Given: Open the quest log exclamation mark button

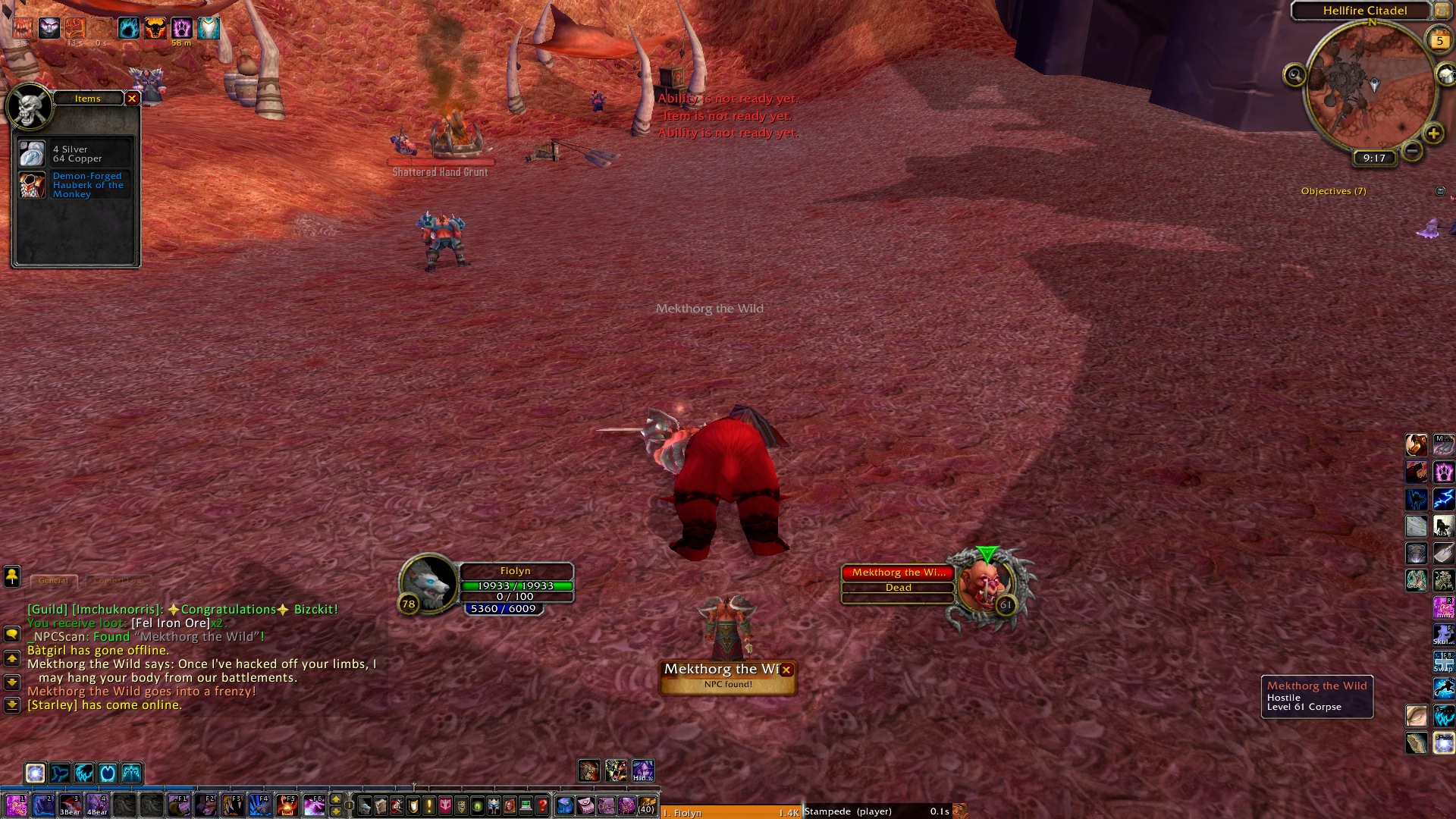Looking at the screenshot, I should [x=429, y=805].
